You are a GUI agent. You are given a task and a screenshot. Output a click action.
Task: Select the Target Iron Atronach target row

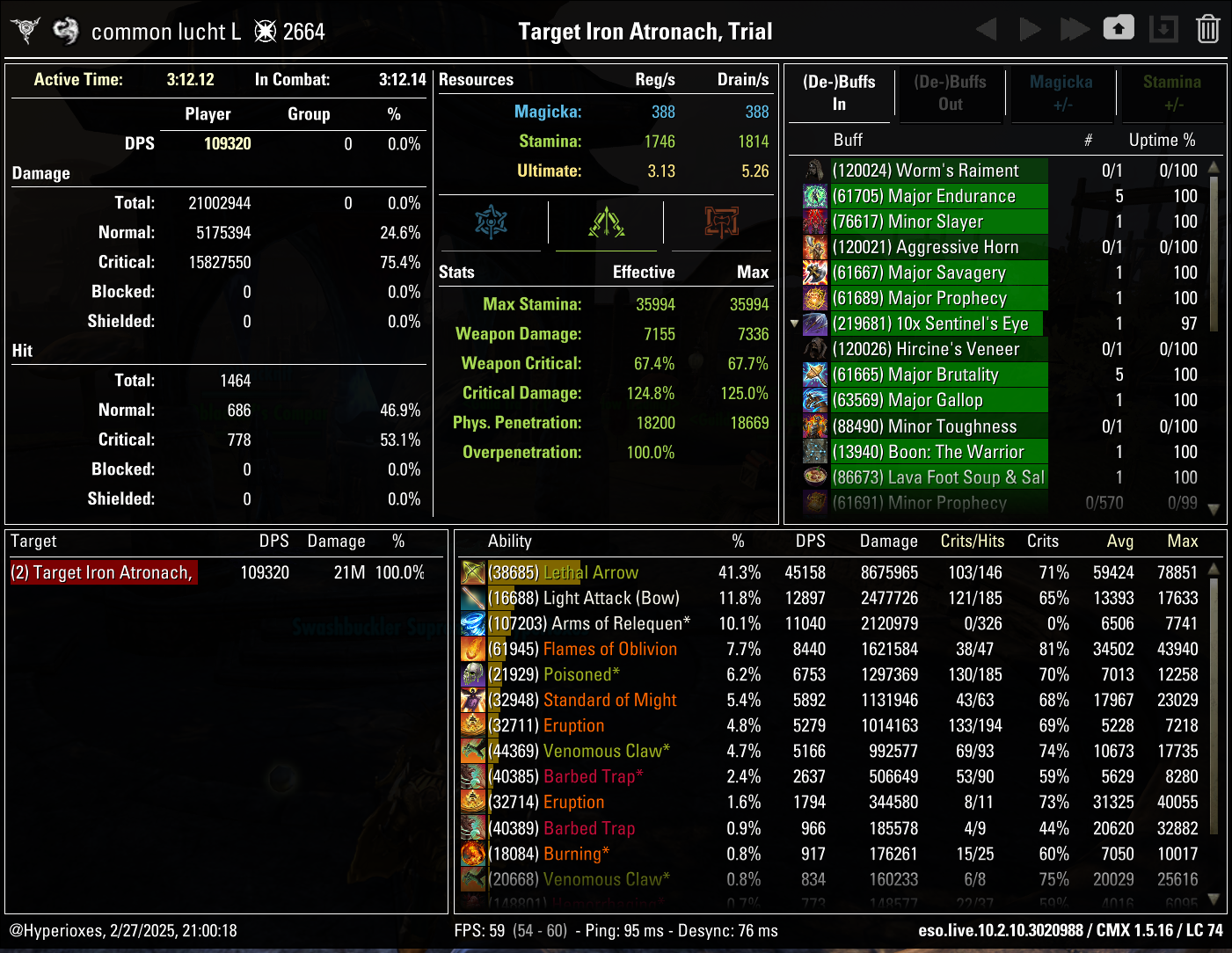point(103,572)
